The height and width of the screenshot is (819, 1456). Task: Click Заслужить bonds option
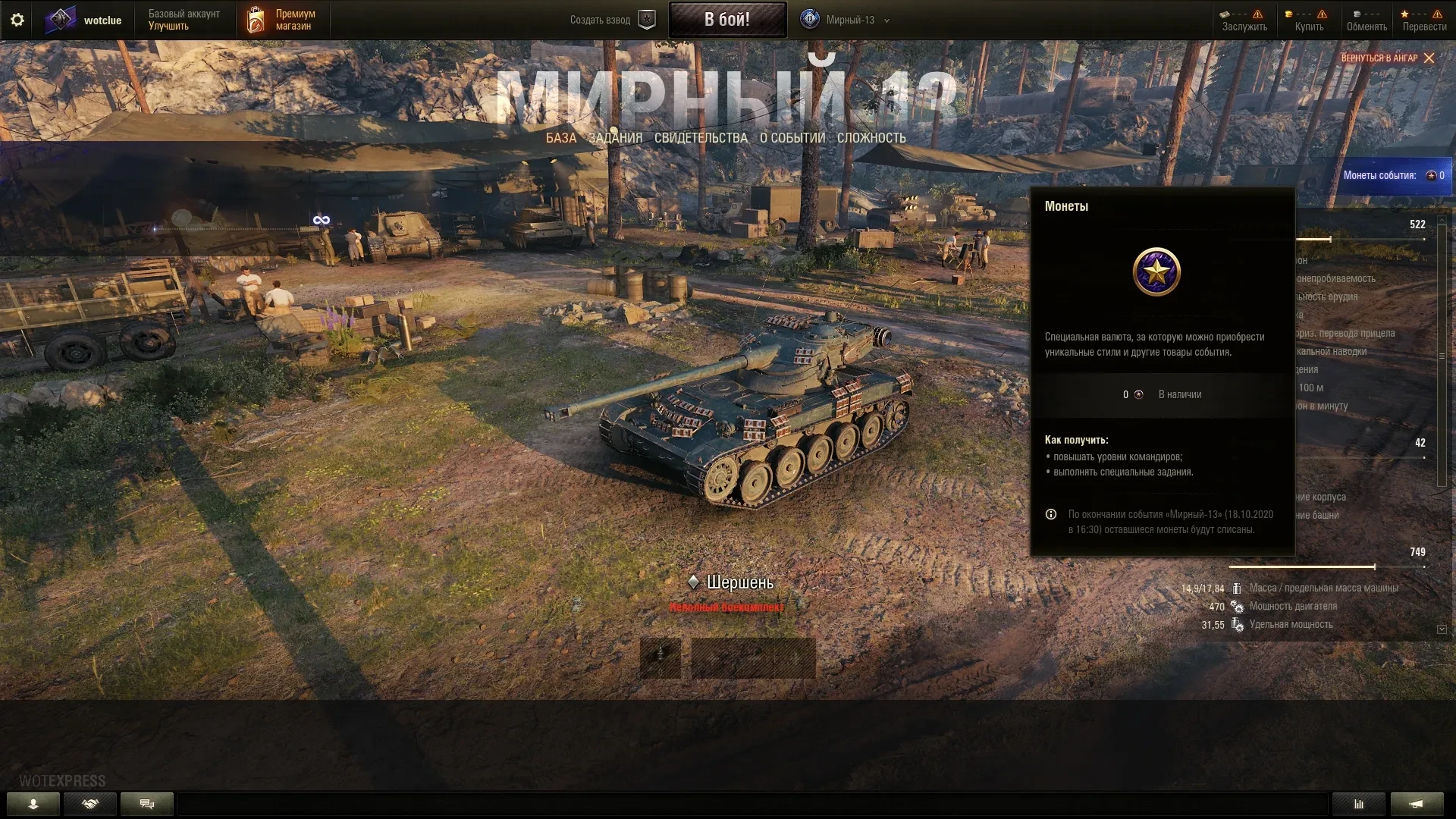coord(1244,20)
